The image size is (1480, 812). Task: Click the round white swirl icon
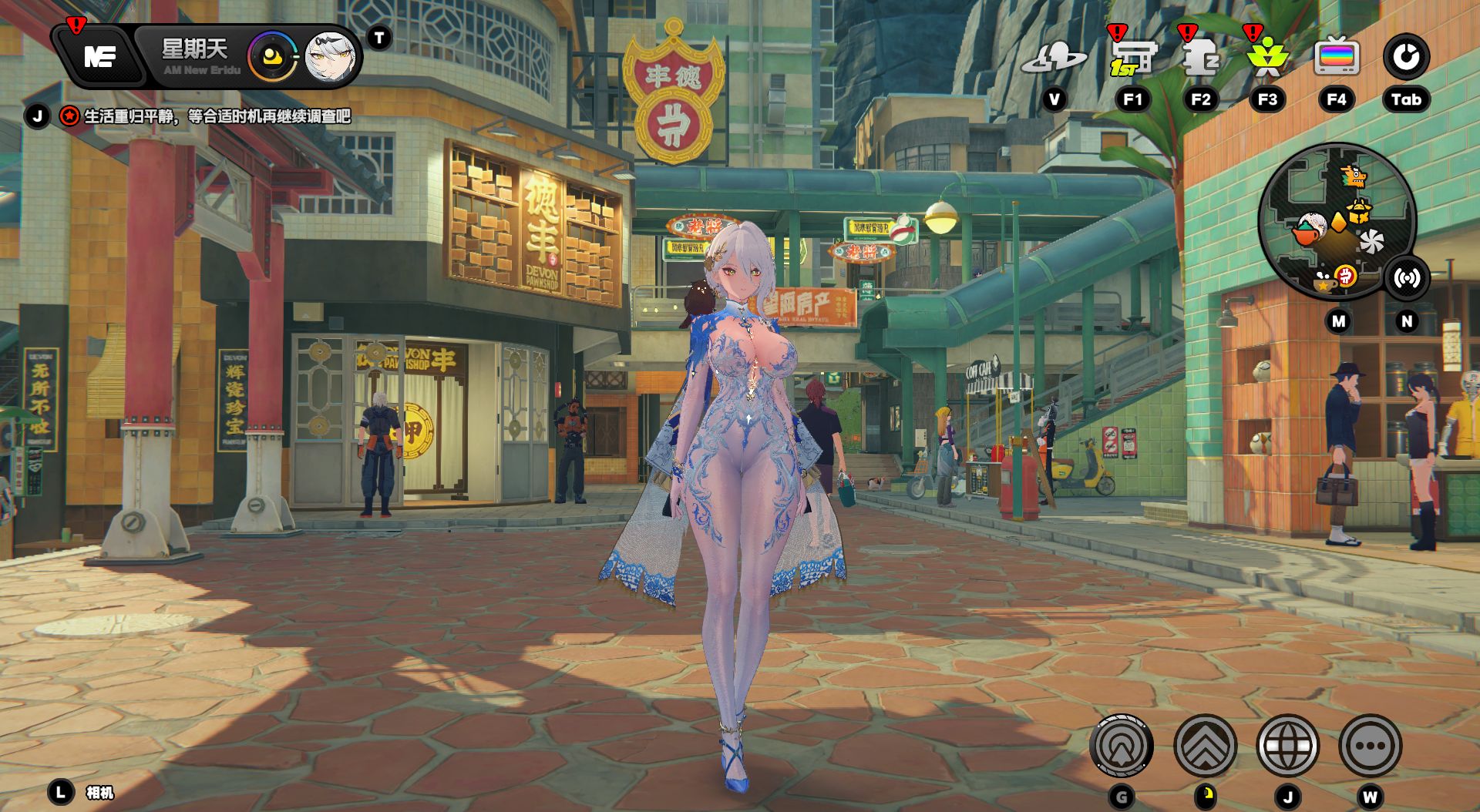[1406, 57]
